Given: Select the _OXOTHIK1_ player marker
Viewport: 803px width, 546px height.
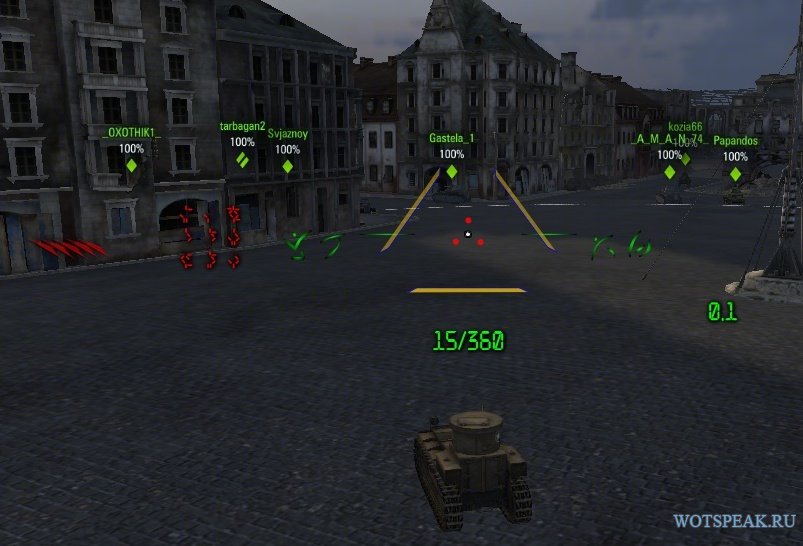Looking at the screenshot, I should pyautogui.click(x=131, y=165).
